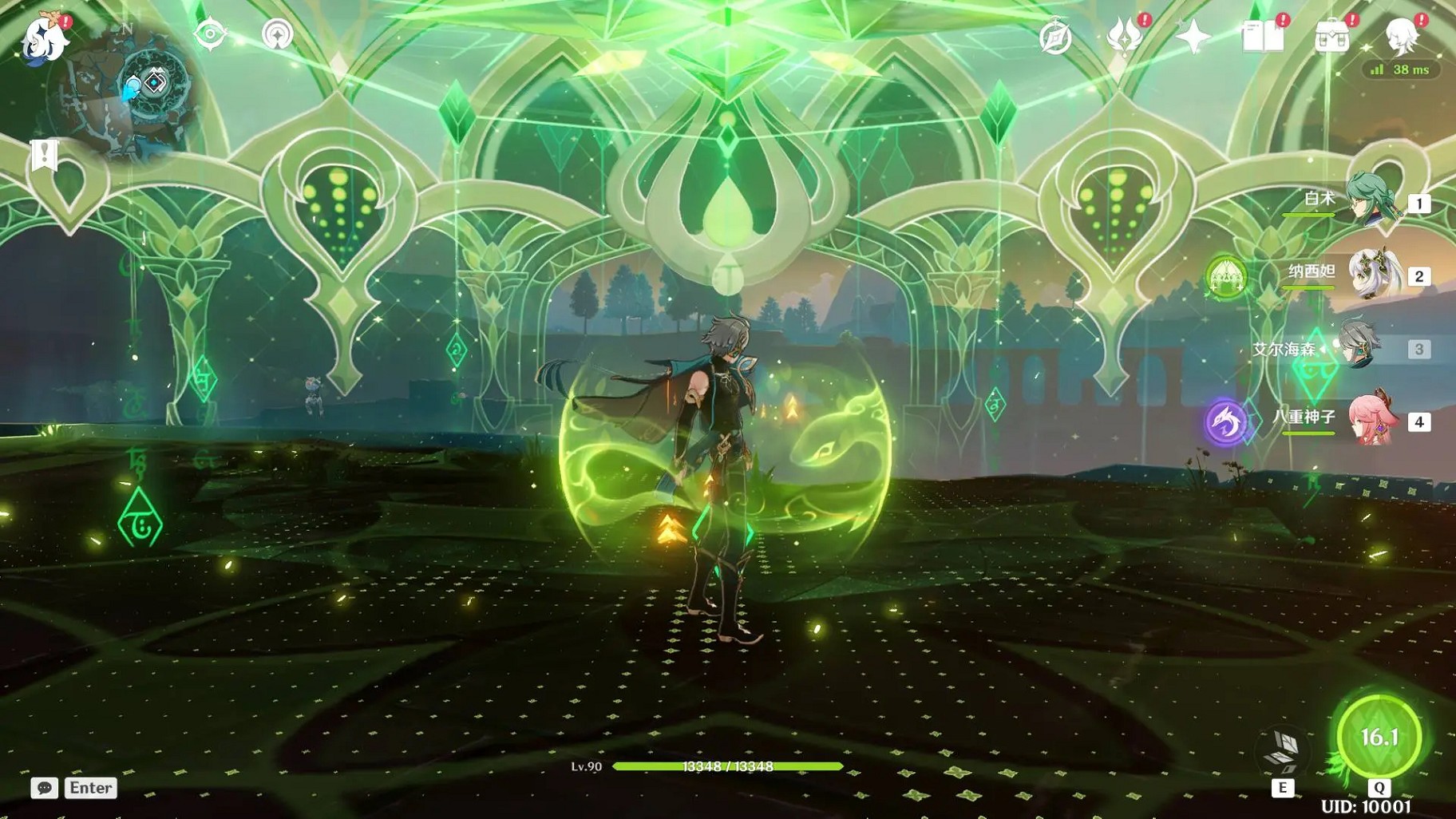1456x819 pixels.
Task: Select active character 艾尔海森
Action: click(x=1359, y=346)
